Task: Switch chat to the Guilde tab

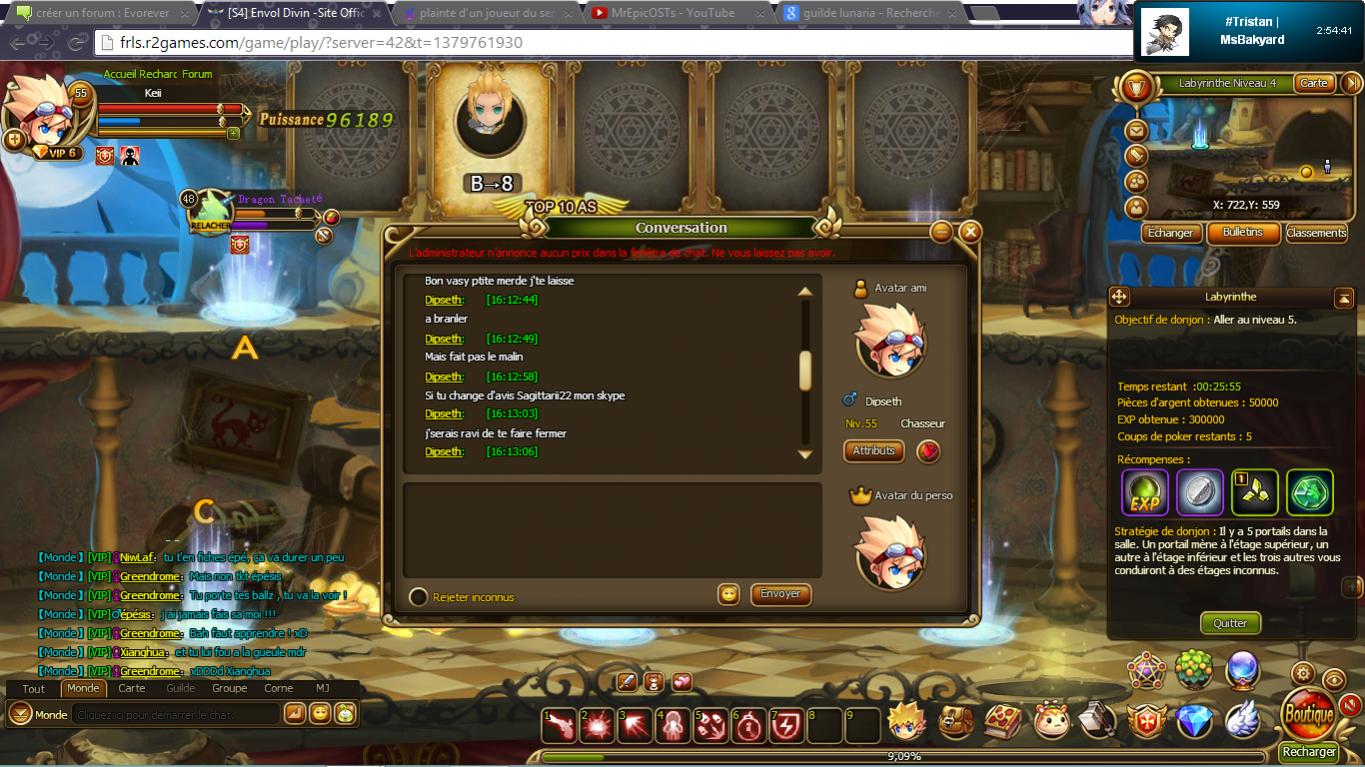Action: [181, 688]
